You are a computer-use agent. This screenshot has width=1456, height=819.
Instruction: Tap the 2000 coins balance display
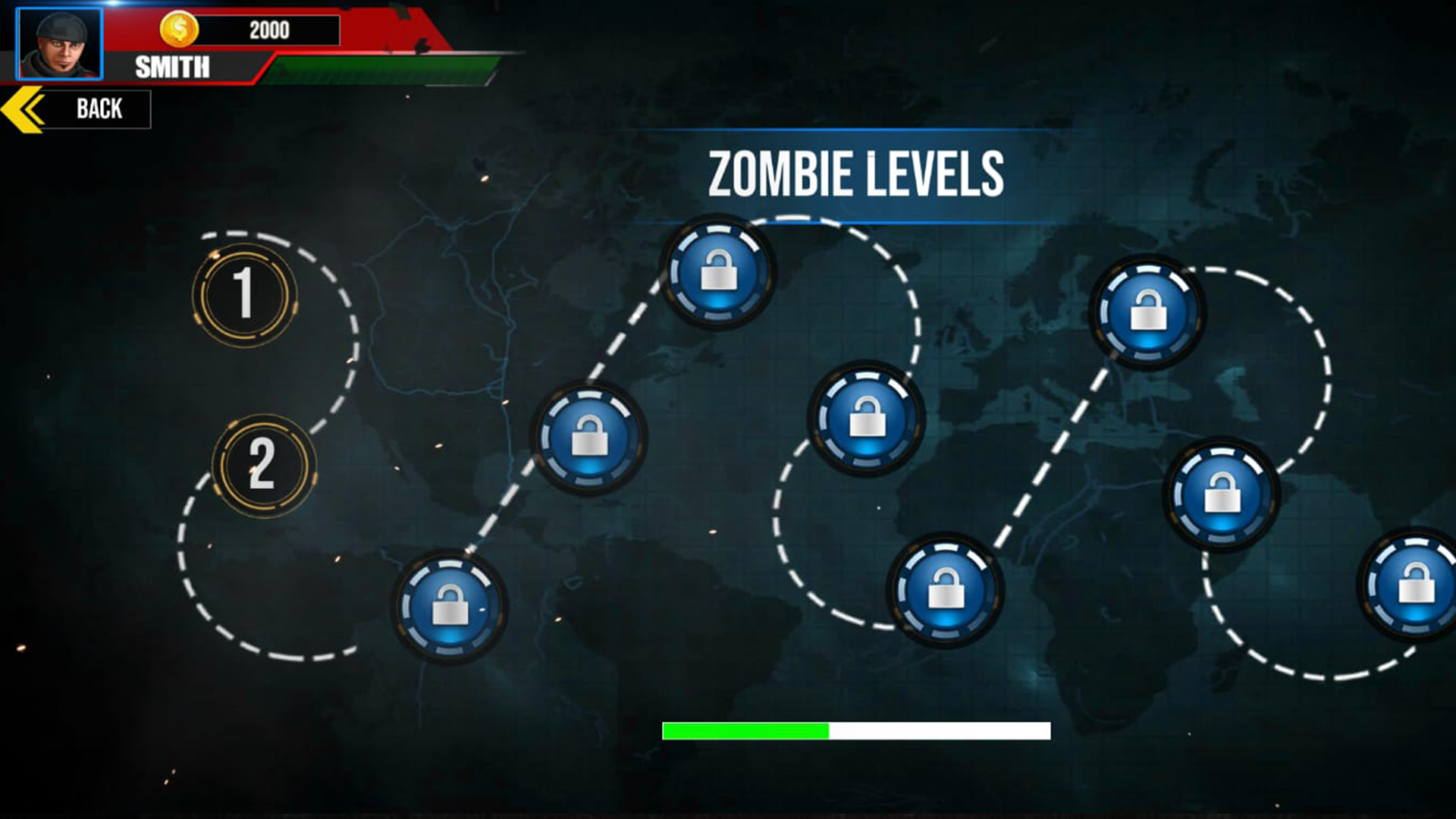[269, 30]
